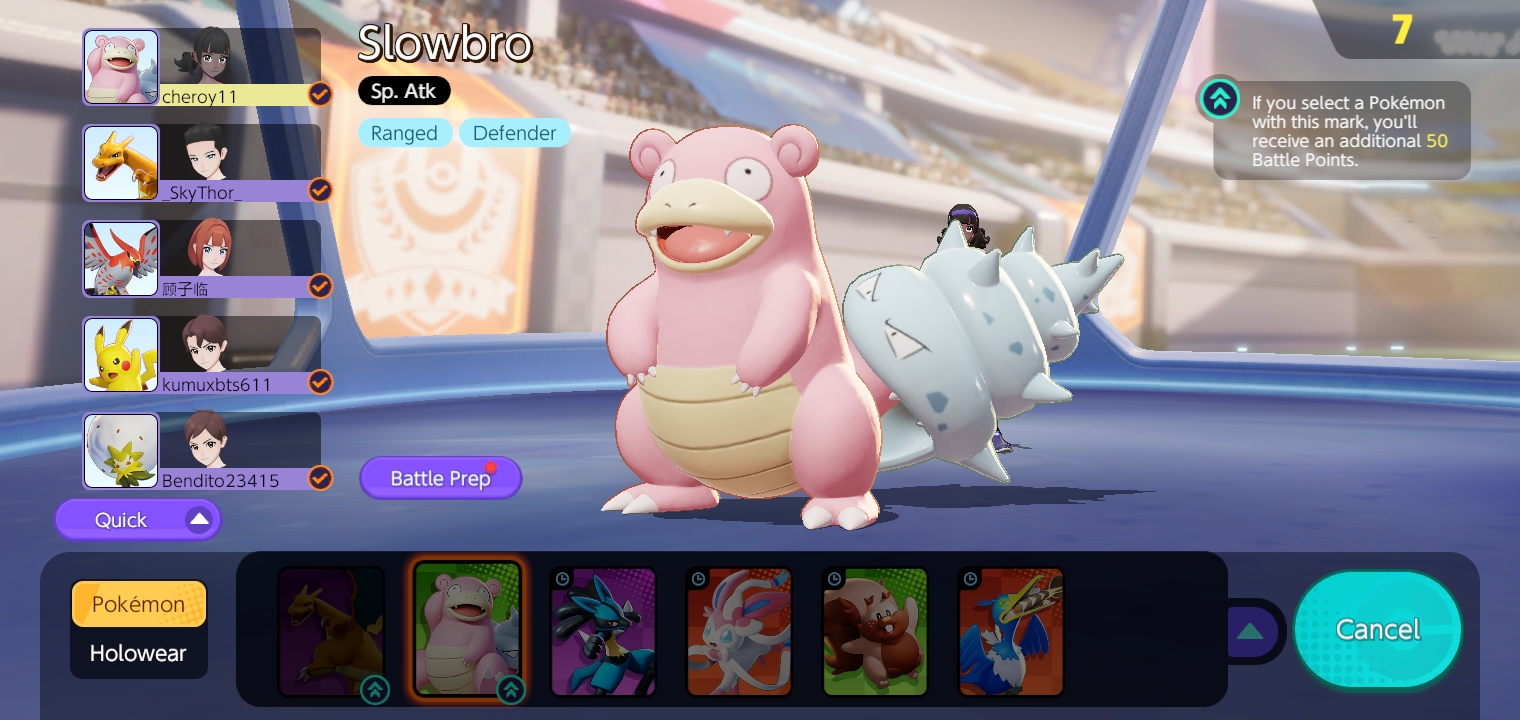
Task: Choose the Charizard portrait in the roster
Action: (331, 631)
